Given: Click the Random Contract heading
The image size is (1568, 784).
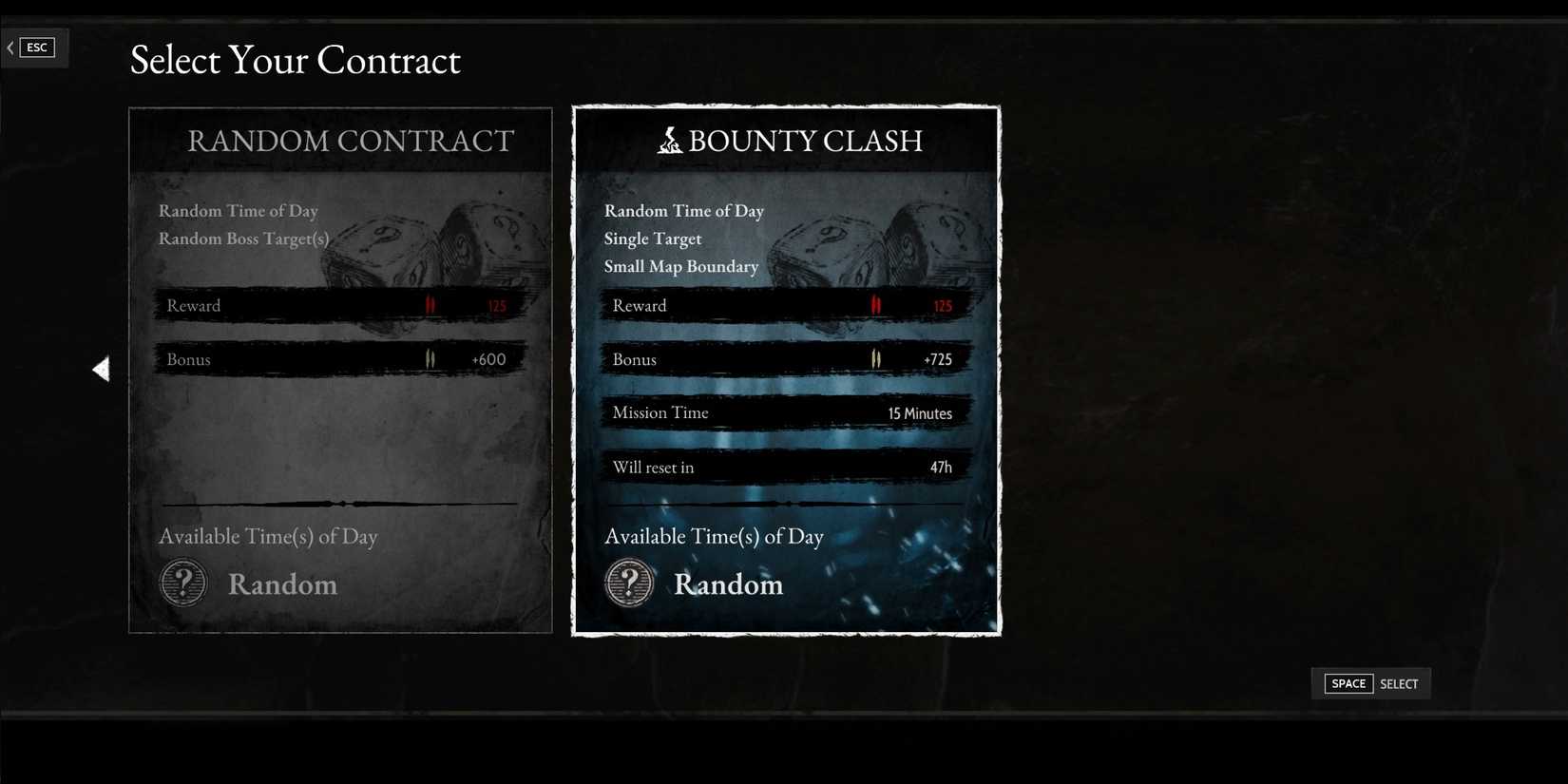Looking at the screenshot, I should point(350,141).
